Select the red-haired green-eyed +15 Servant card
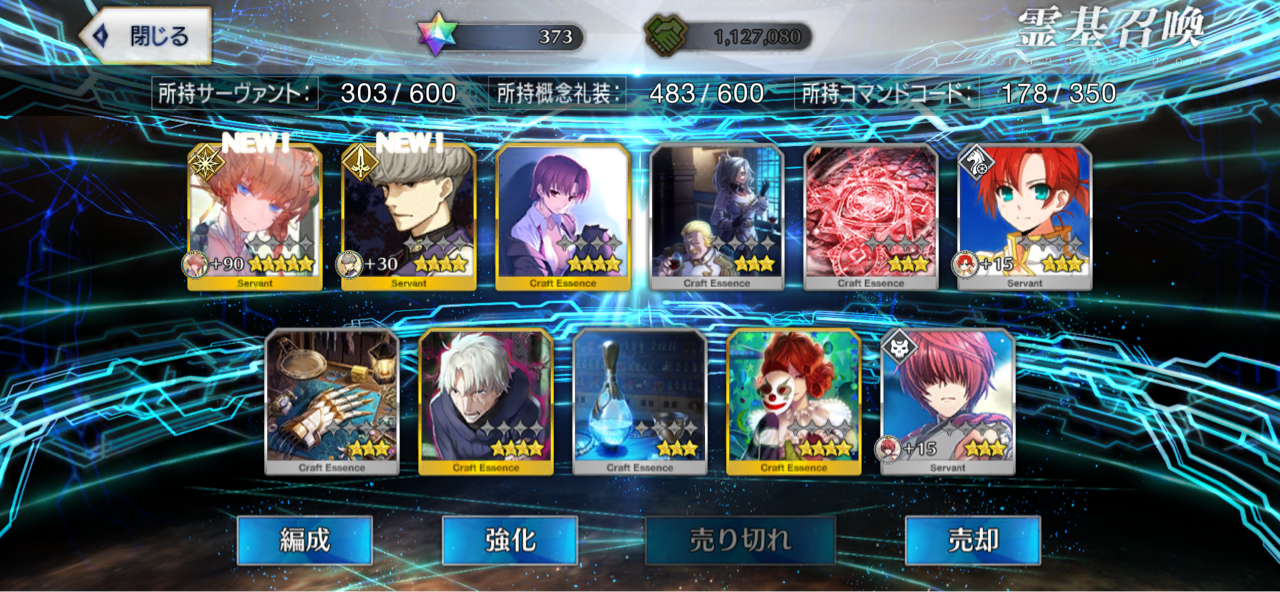 click(1025, 217)
